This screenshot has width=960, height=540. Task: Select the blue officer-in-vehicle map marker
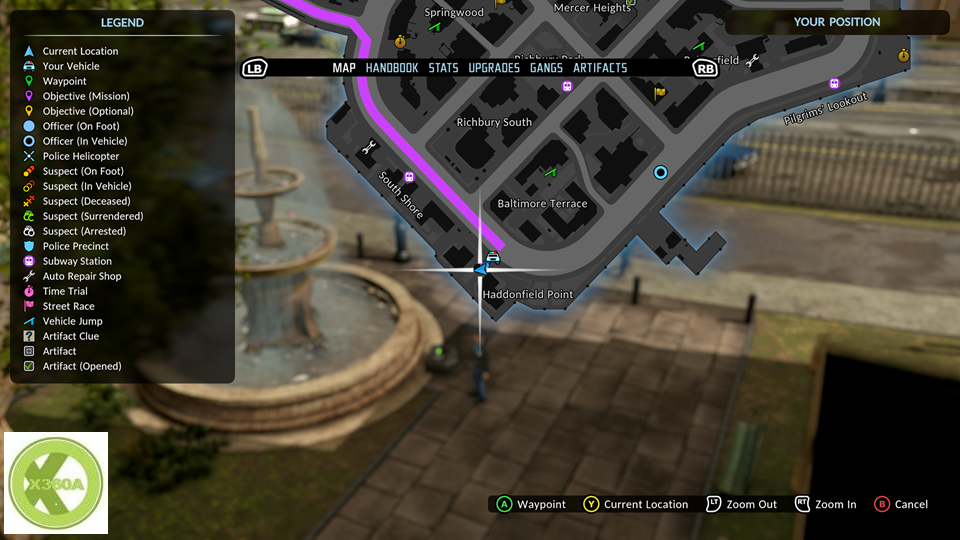[x=660, y=172]
